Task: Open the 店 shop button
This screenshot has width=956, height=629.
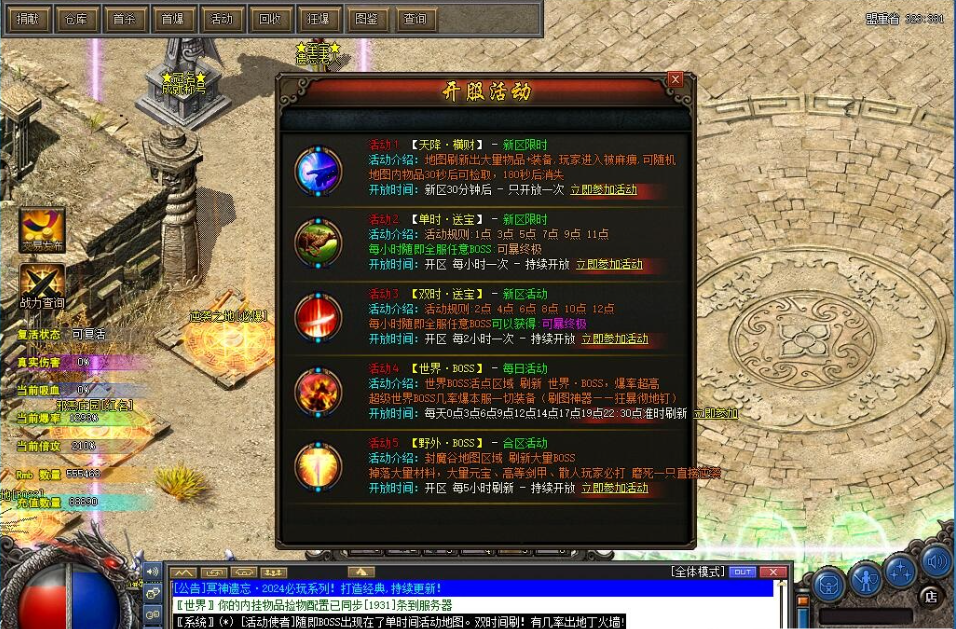Action: tap(930, 597)
